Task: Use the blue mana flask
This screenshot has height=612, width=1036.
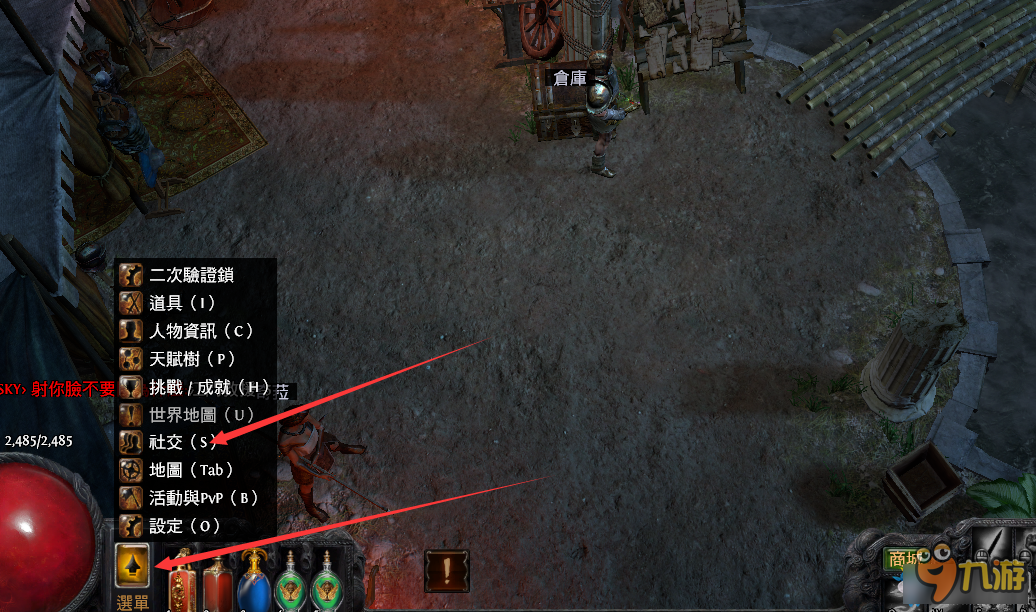Action: 253,582
